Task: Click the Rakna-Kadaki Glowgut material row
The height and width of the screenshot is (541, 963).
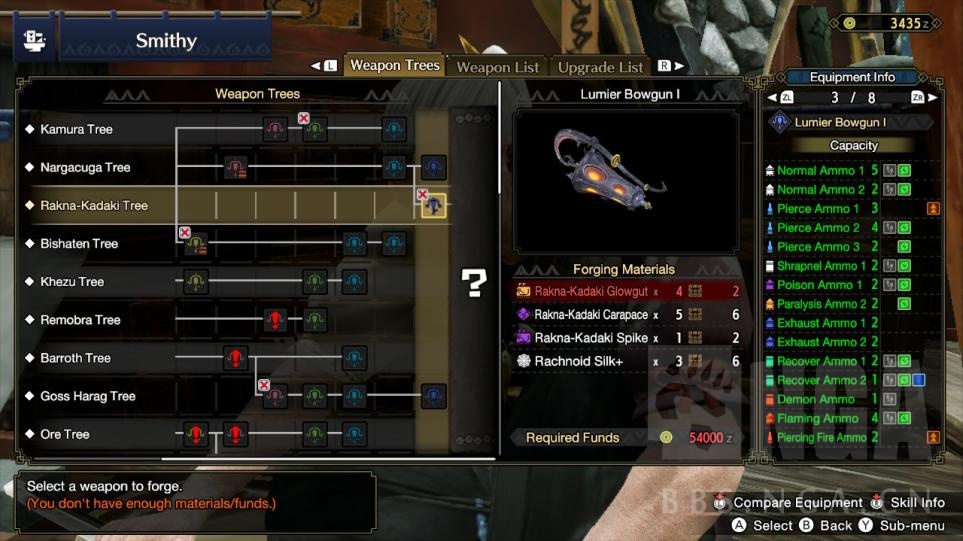Action: 627,292
